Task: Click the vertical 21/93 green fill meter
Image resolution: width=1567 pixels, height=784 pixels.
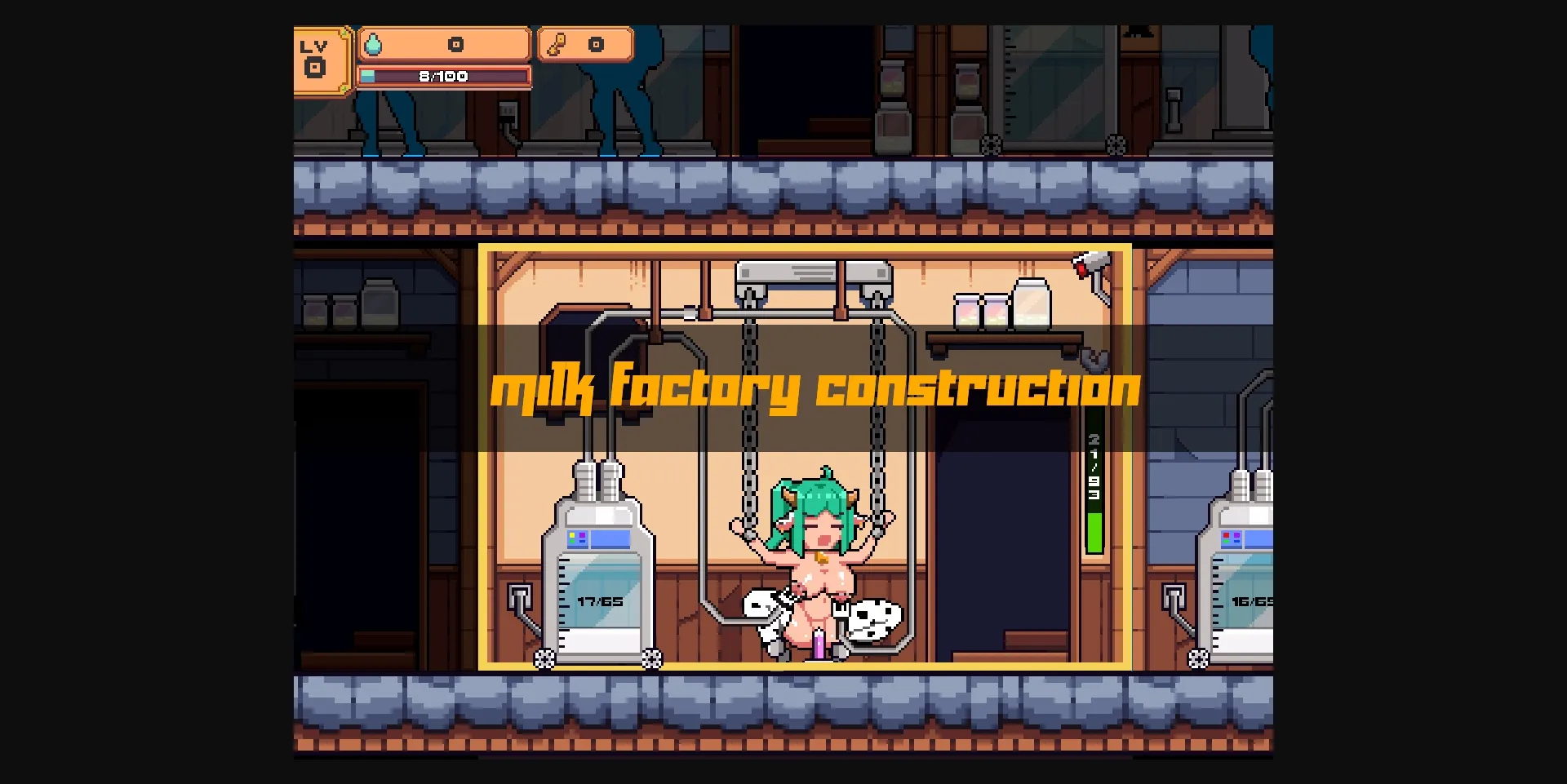Action: click(x=1094, y=489)
